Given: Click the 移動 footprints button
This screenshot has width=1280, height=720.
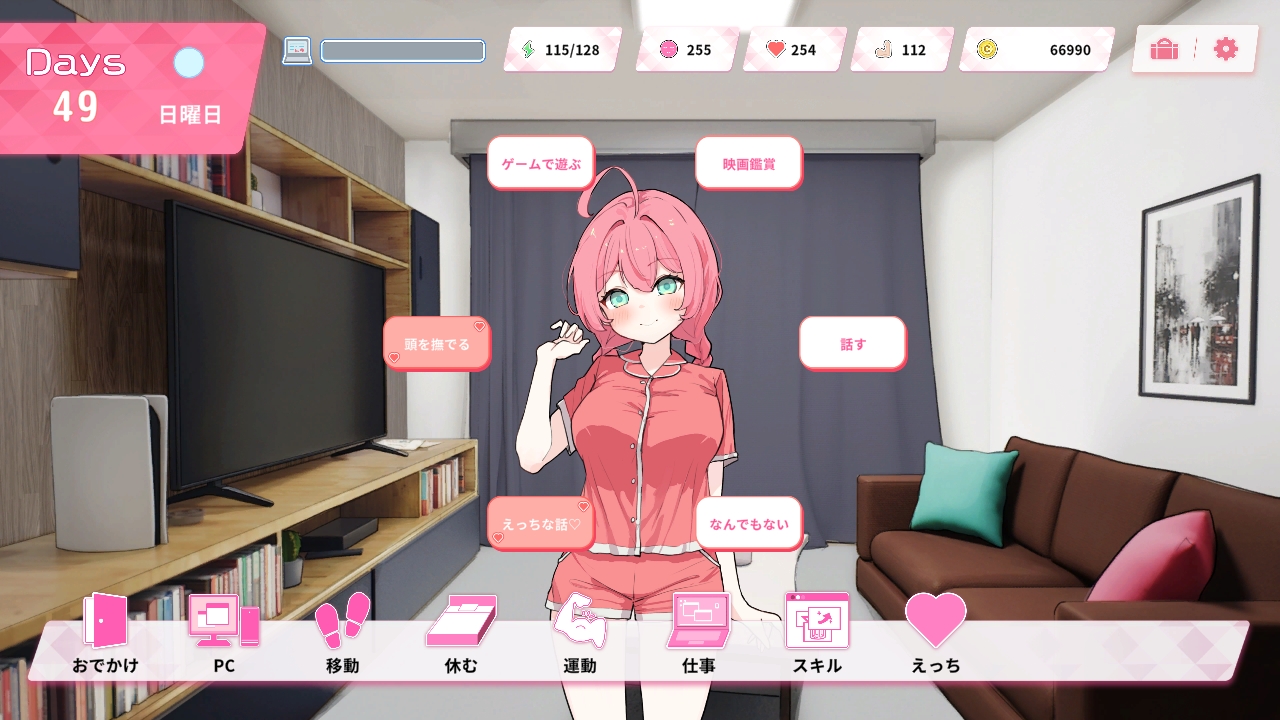Looking at the screenshot, I should click(342, 632).
